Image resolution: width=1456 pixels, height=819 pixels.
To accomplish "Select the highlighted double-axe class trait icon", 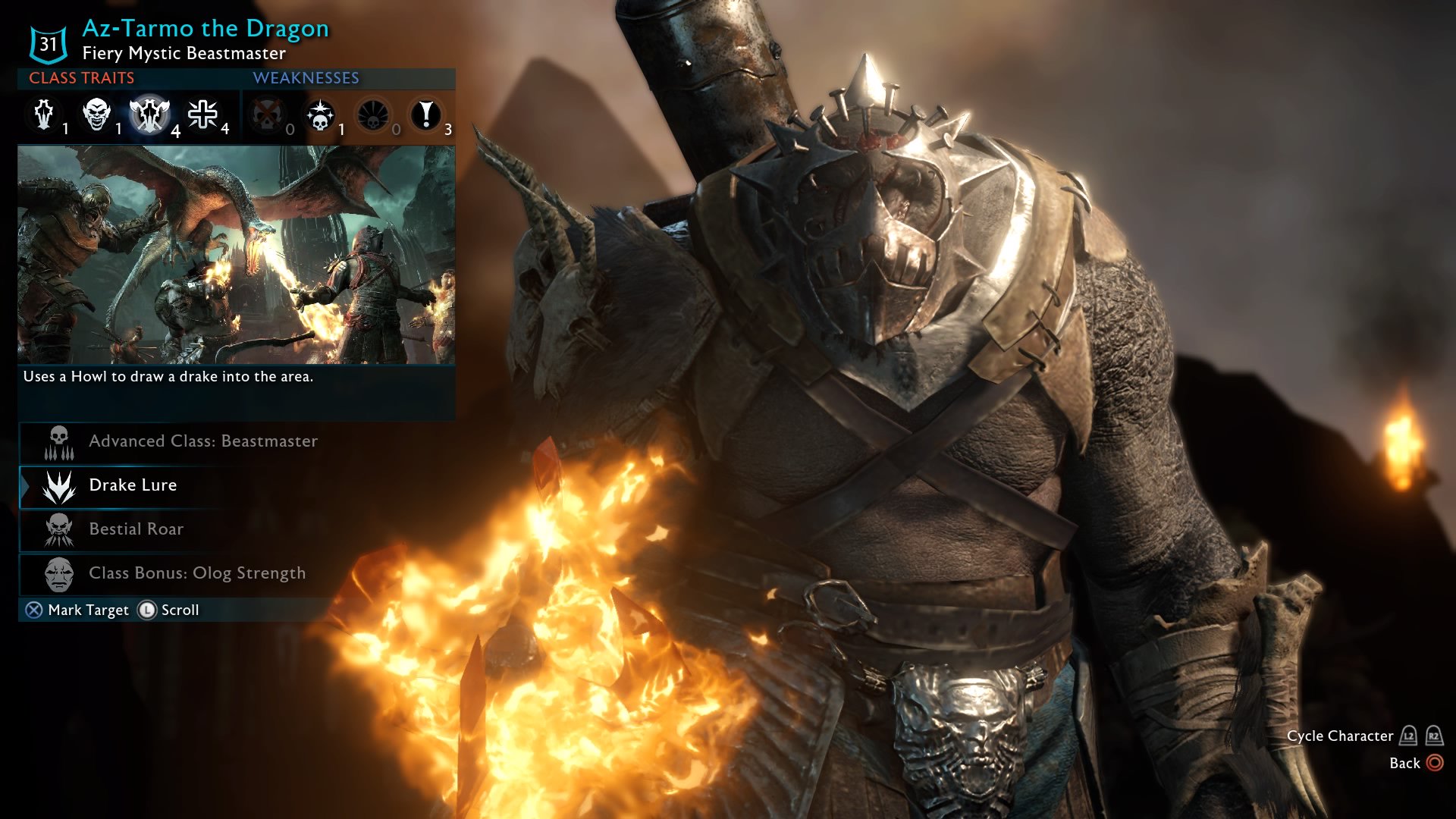I will [x=149, y=115].
